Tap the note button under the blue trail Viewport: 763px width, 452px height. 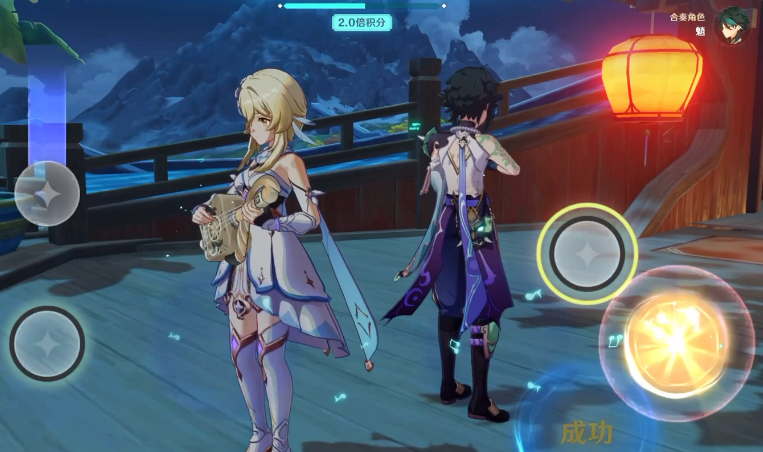(46, 193)
